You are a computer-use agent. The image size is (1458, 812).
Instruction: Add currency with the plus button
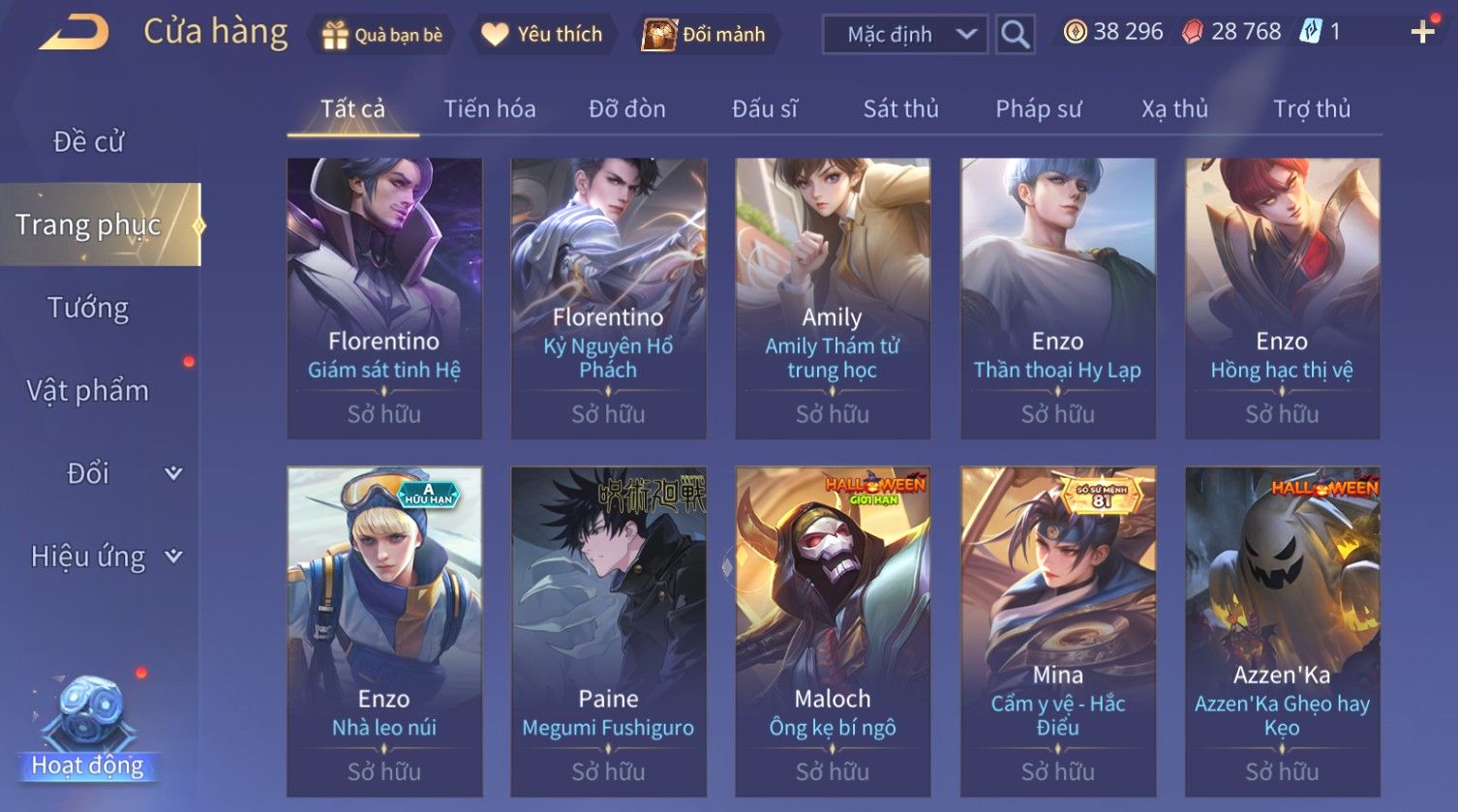pyautogui.click(x=1422, y=33)
